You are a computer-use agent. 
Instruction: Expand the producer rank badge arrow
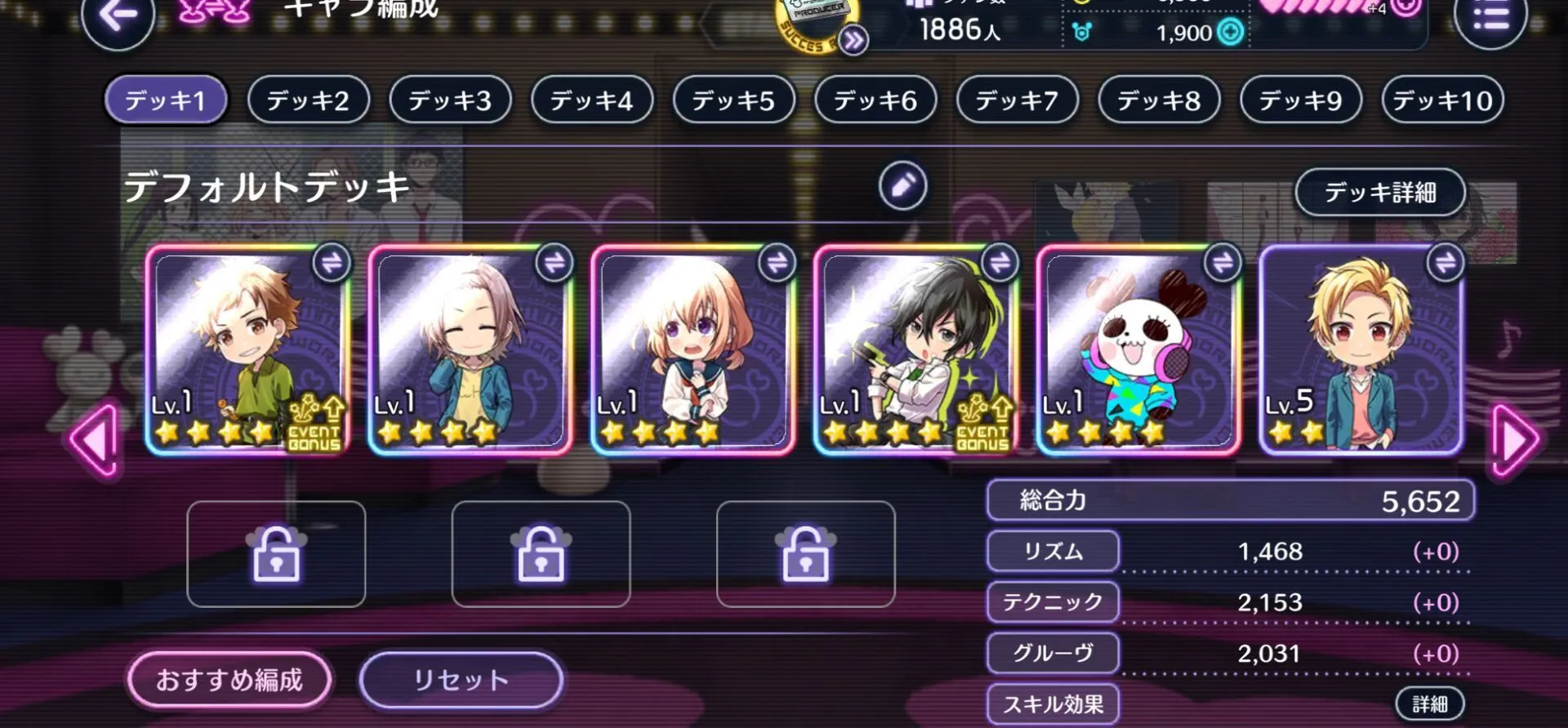[853, 40]
